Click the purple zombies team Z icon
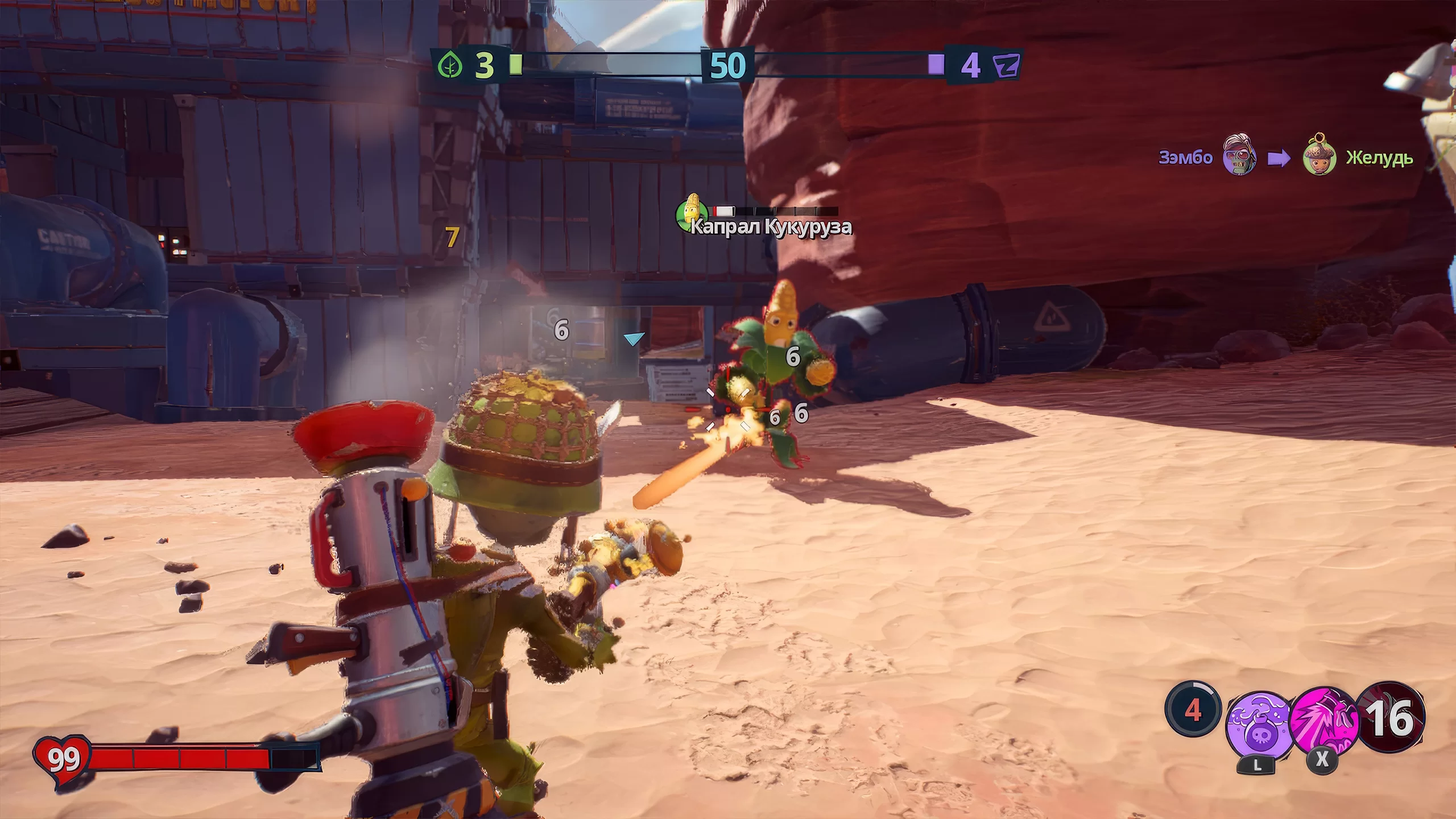Viewport: 1456px width, 819px height. pyautogui.click(x=1006, y=66)
